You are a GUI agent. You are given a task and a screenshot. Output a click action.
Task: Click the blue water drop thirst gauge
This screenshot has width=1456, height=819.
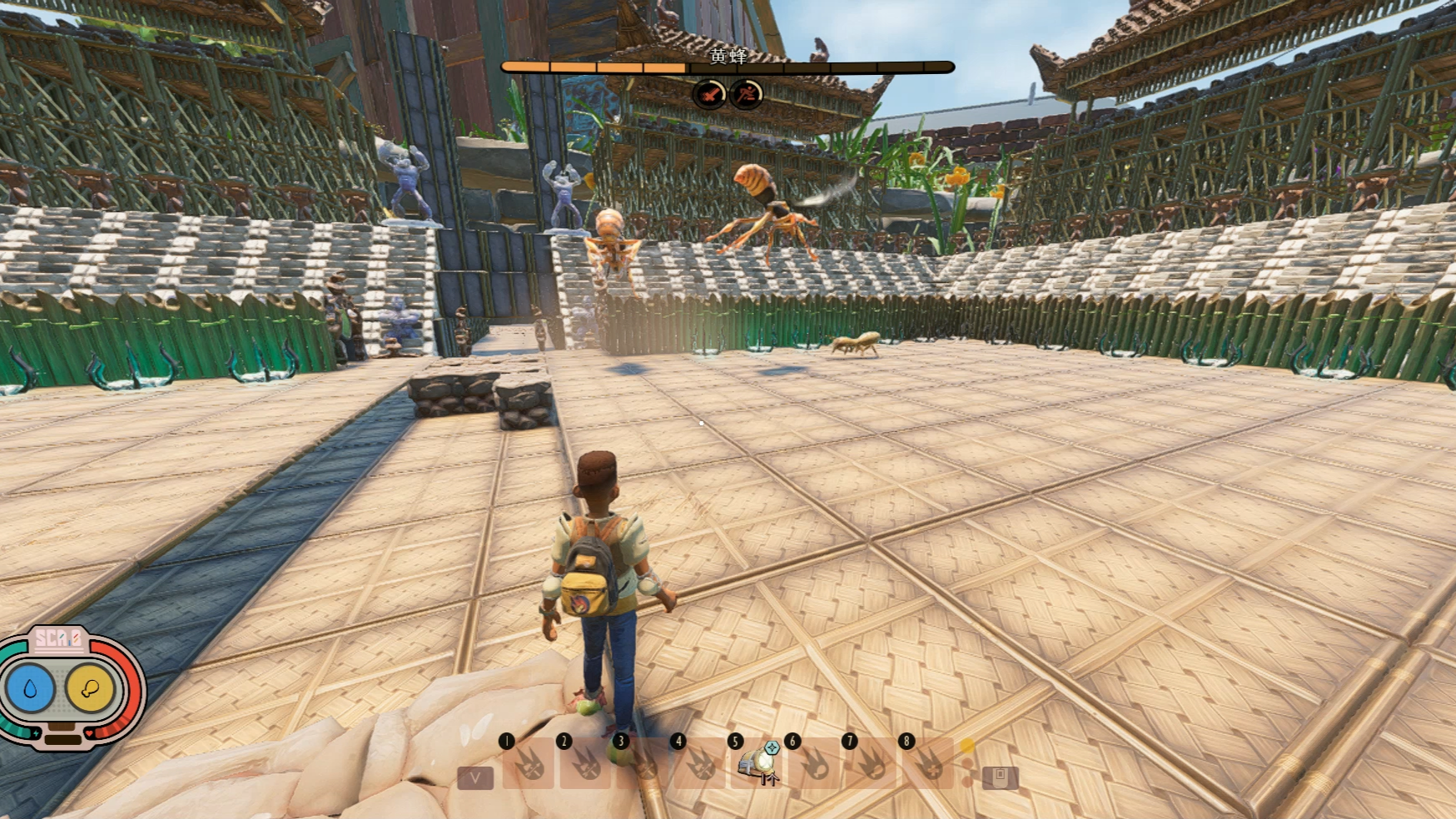[31, 688]
